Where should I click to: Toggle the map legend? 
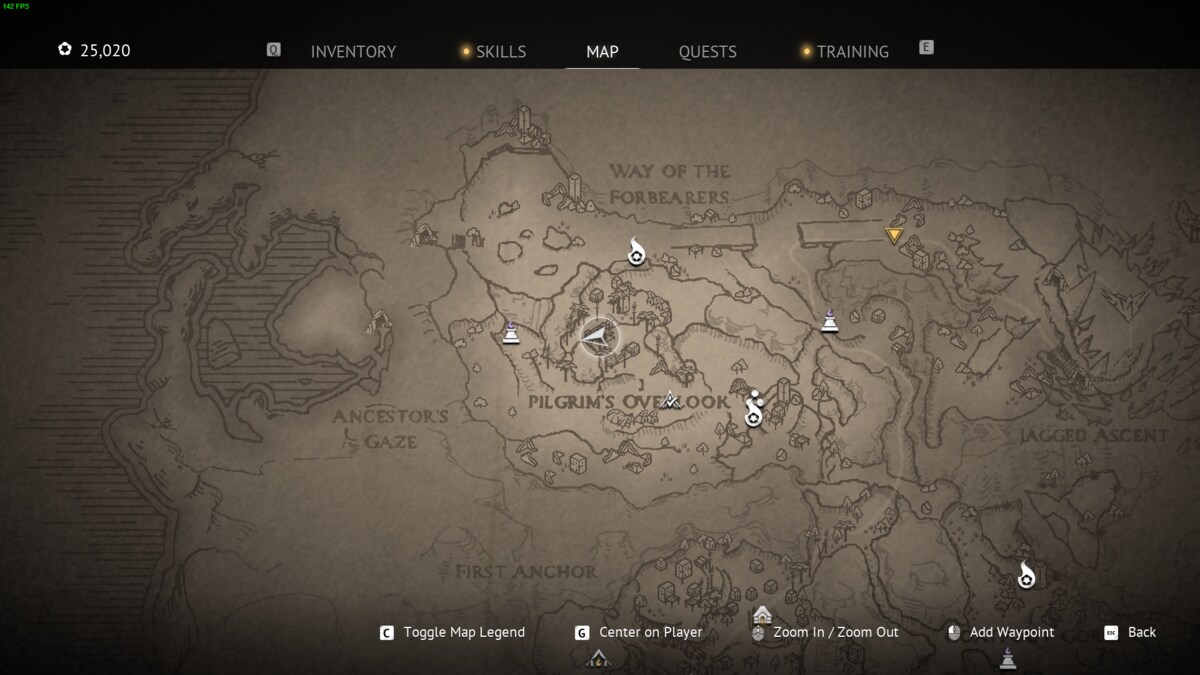pos(463,632)
